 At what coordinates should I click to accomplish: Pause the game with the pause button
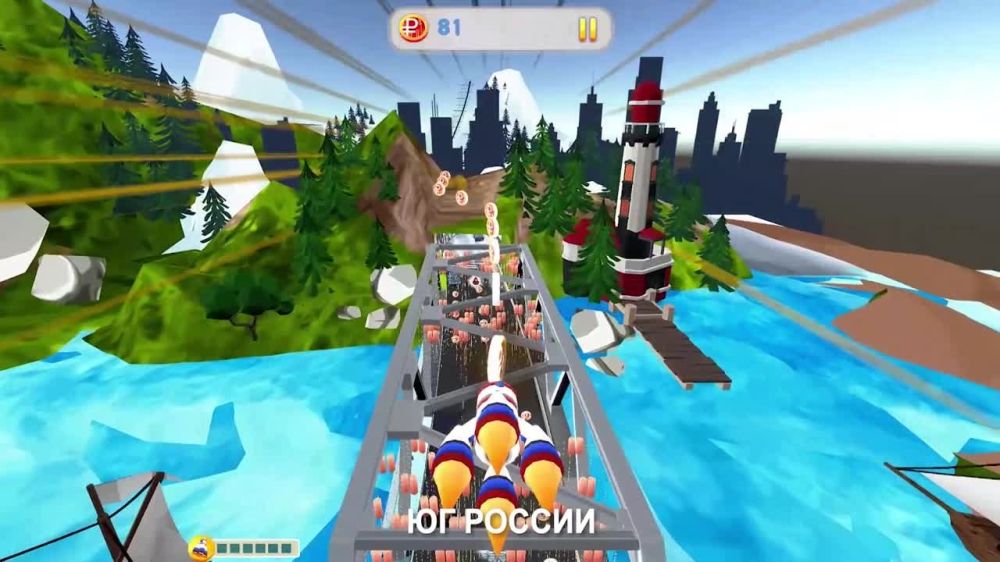pos(587,29)
